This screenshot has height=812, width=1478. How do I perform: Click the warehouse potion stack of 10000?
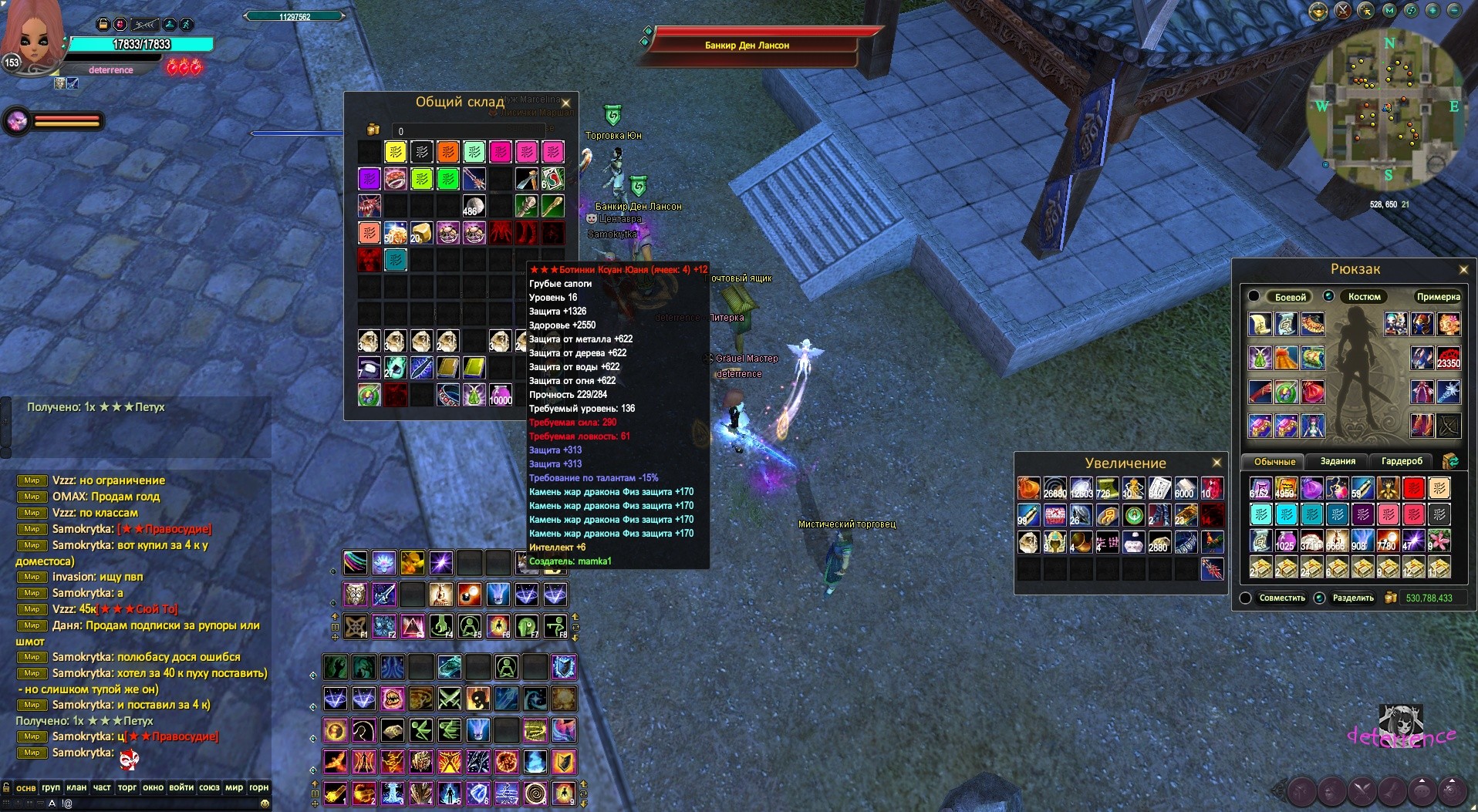coord(500,395)
